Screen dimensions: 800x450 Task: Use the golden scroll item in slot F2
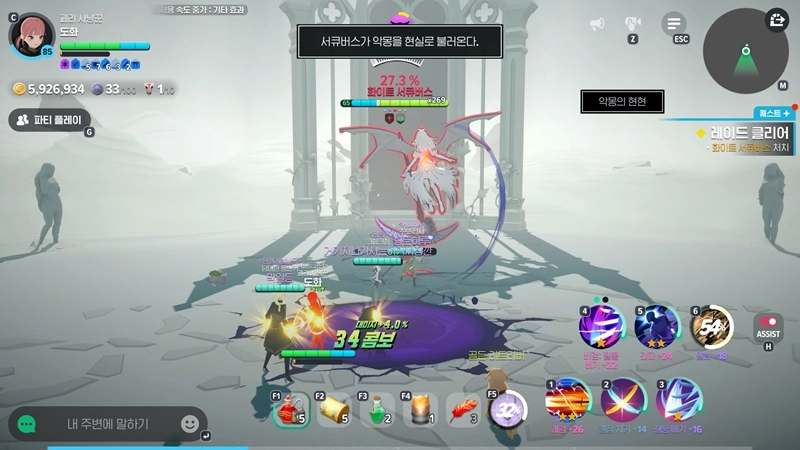335,409
